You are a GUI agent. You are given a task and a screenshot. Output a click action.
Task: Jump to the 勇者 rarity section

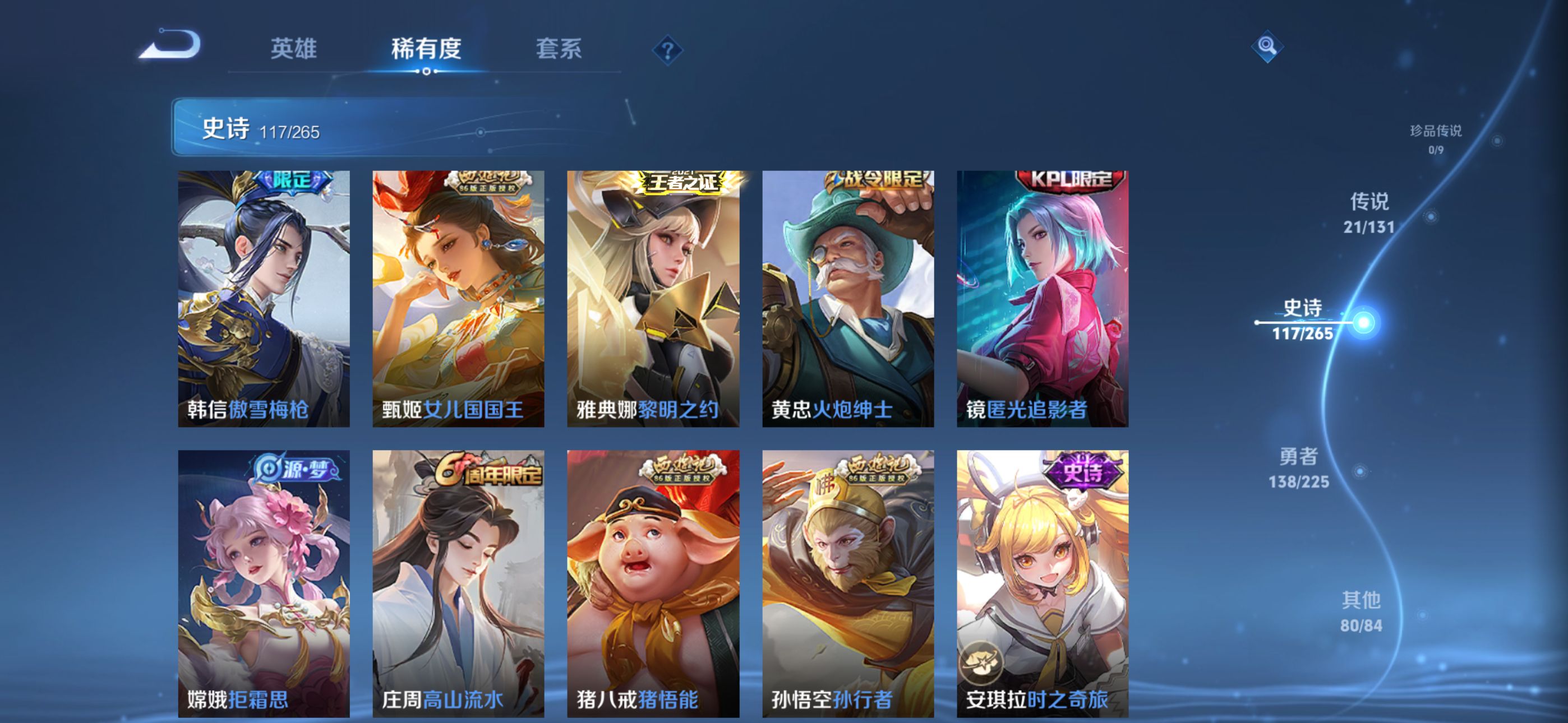tap(1298, 468)
